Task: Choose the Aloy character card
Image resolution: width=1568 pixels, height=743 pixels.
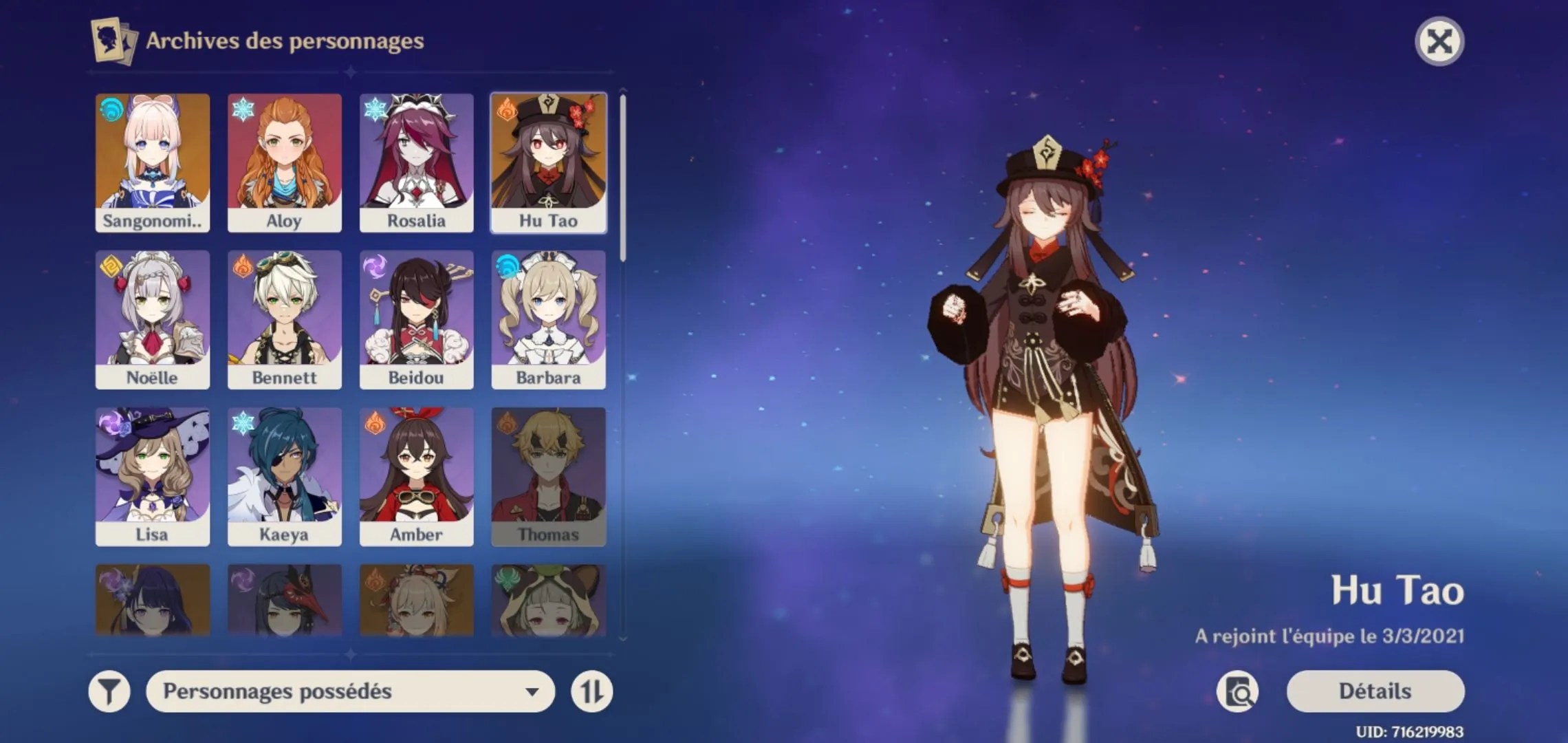Action: click(x=284, y=163)
